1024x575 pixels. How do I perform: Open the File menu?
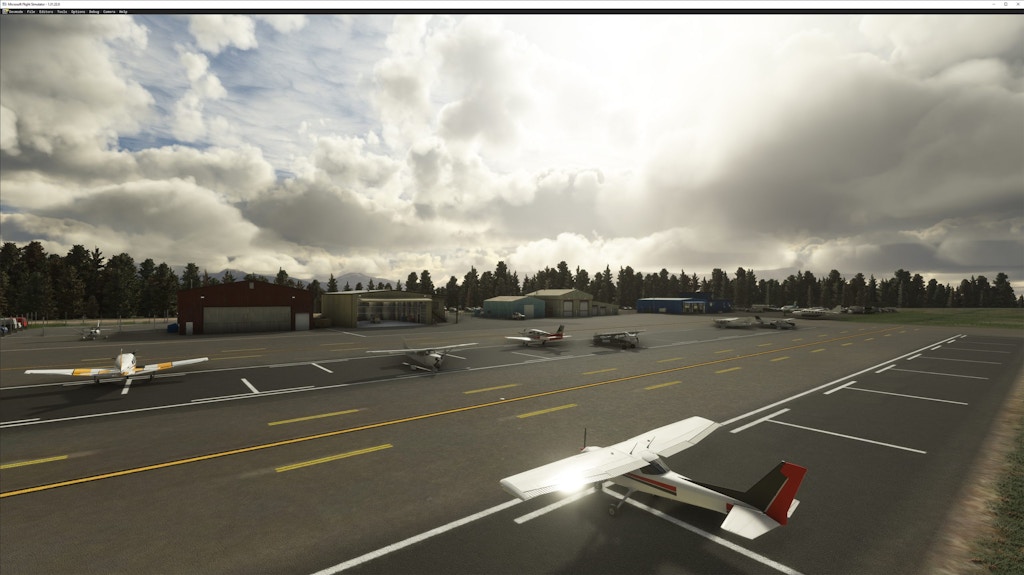[31, 11]
